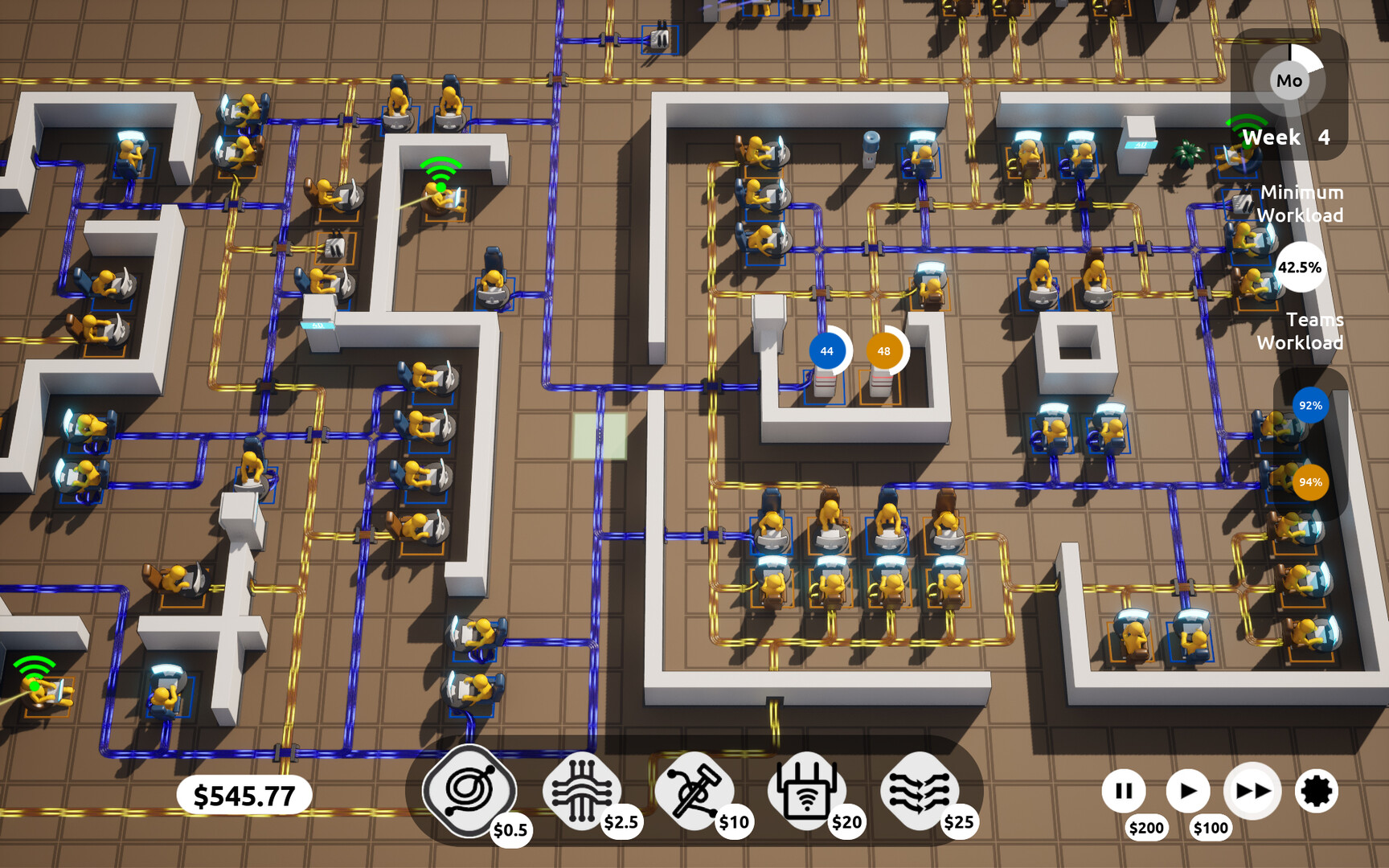
Task: Expand the orange 94% team workload badge
Action: [x=1310, y=482]
